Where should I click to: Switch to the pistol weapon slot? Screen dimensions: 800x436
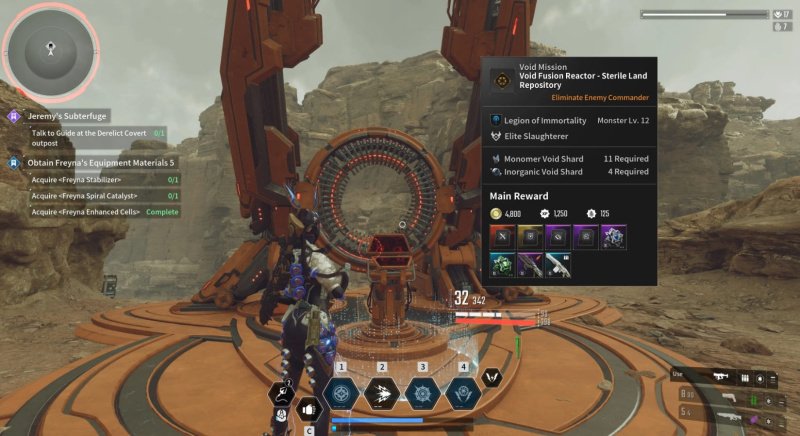tap(729, 396)
